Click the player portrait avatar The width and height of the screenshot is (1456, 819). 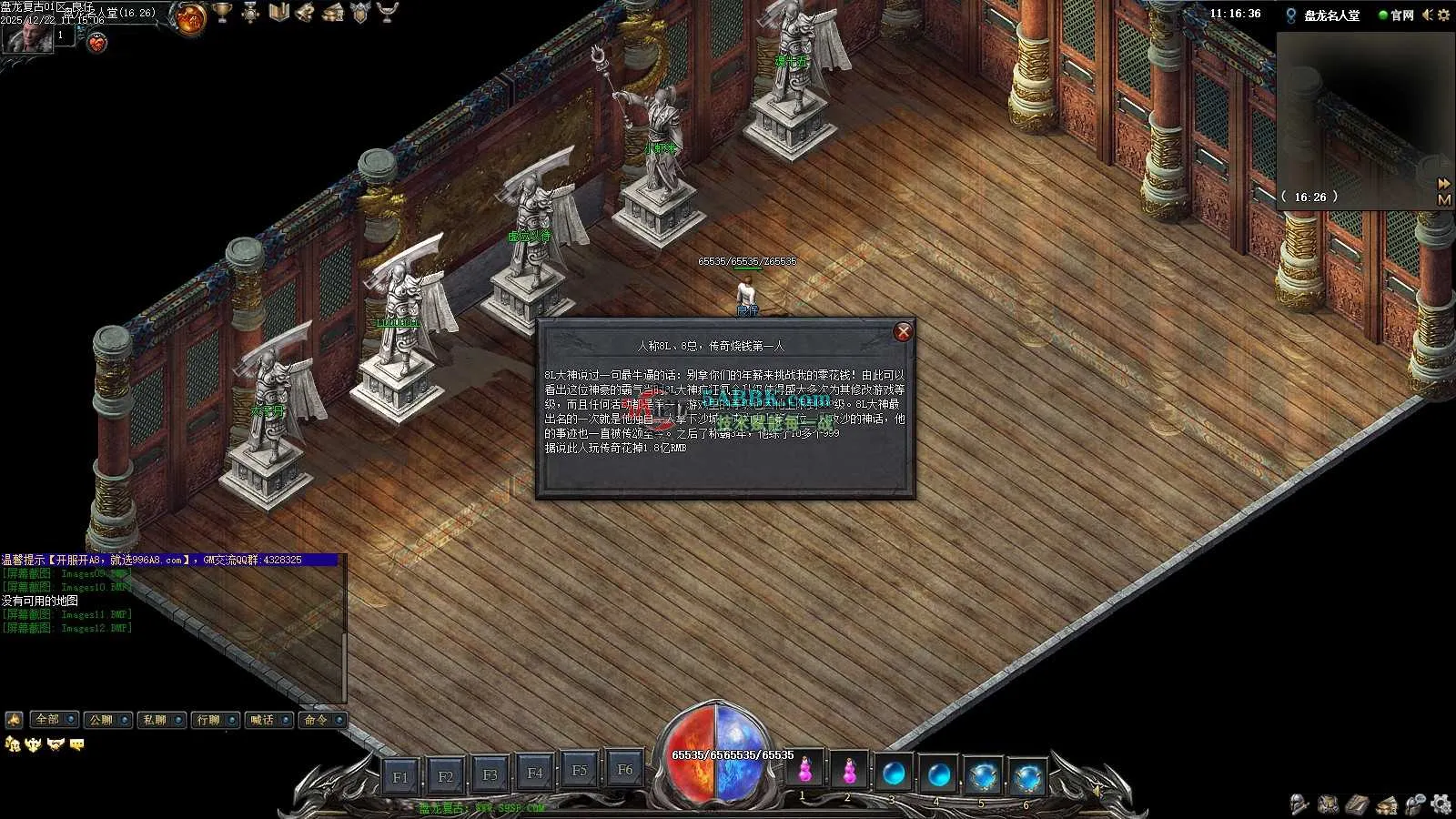click(x=27, y=38)
